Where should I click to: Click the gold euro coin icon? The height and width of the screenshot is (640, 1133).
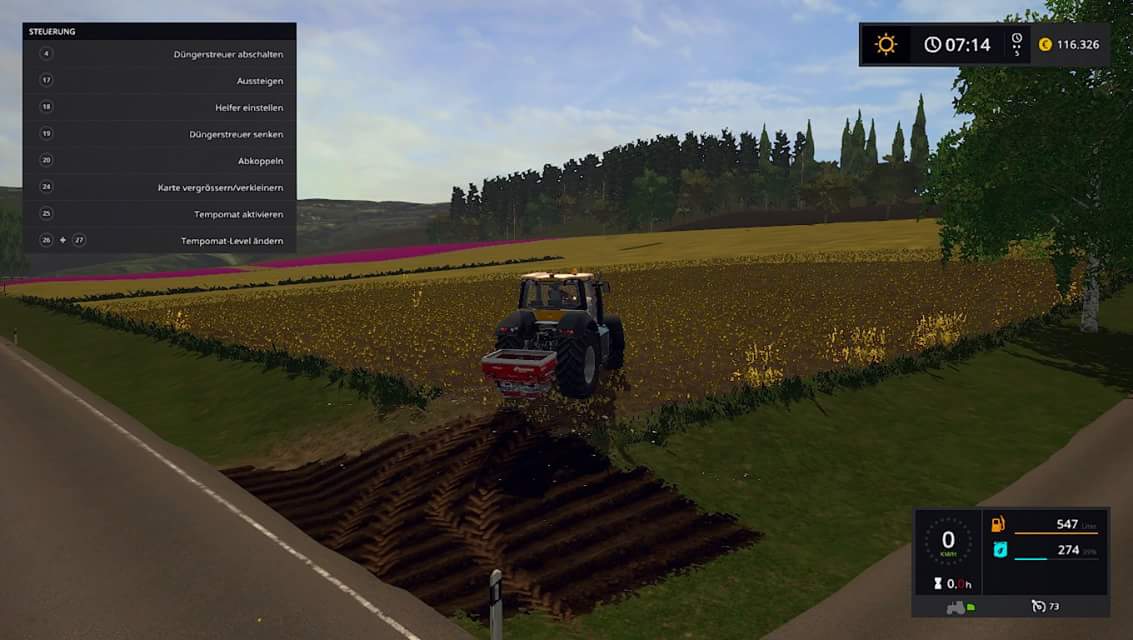pos(1045,44)
